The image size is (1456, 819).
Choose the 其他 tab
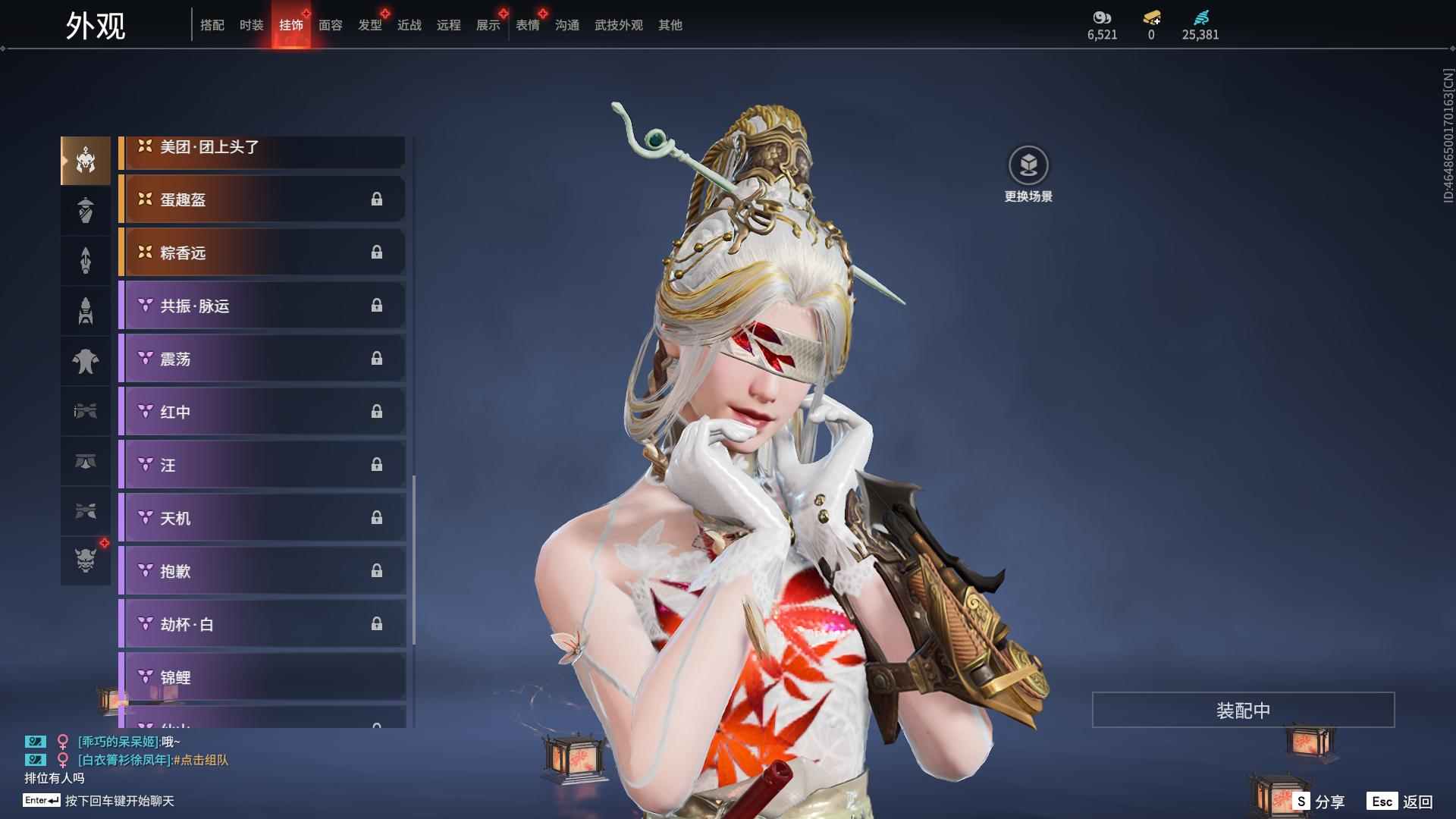tap(670, 25)
